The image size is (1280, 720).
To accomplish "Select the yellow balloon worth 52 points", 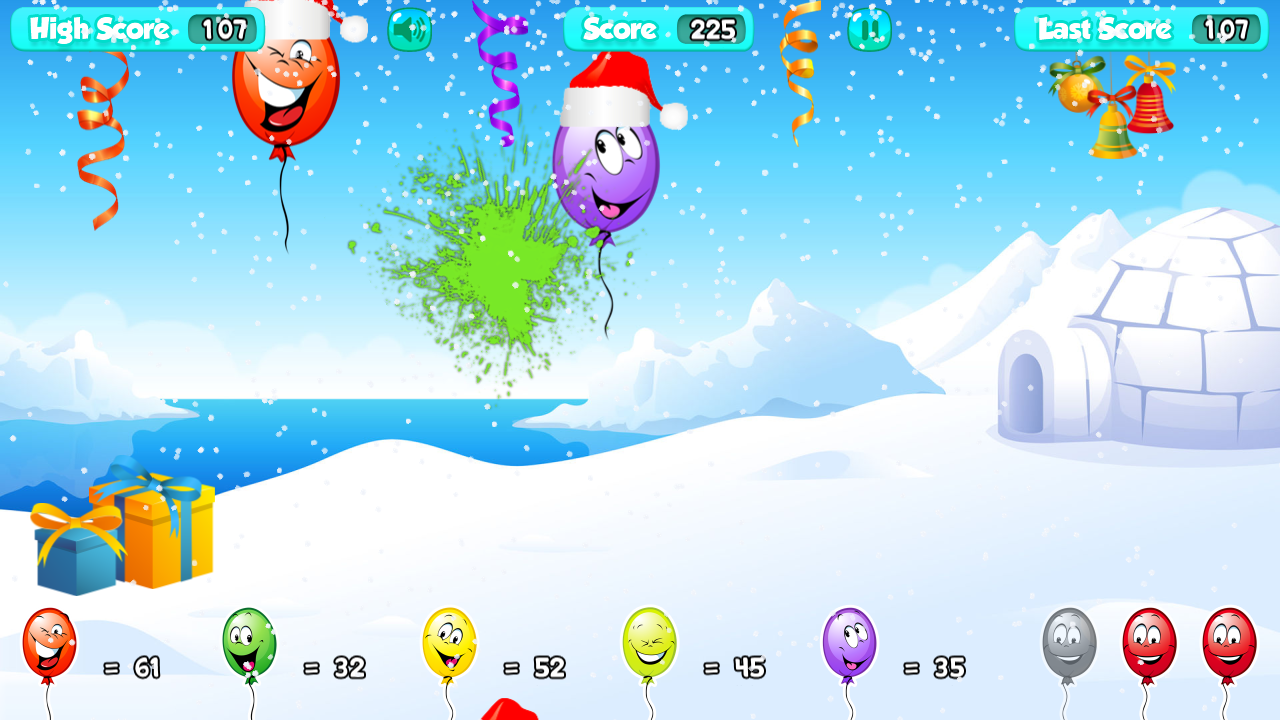I will pos(451,645).
